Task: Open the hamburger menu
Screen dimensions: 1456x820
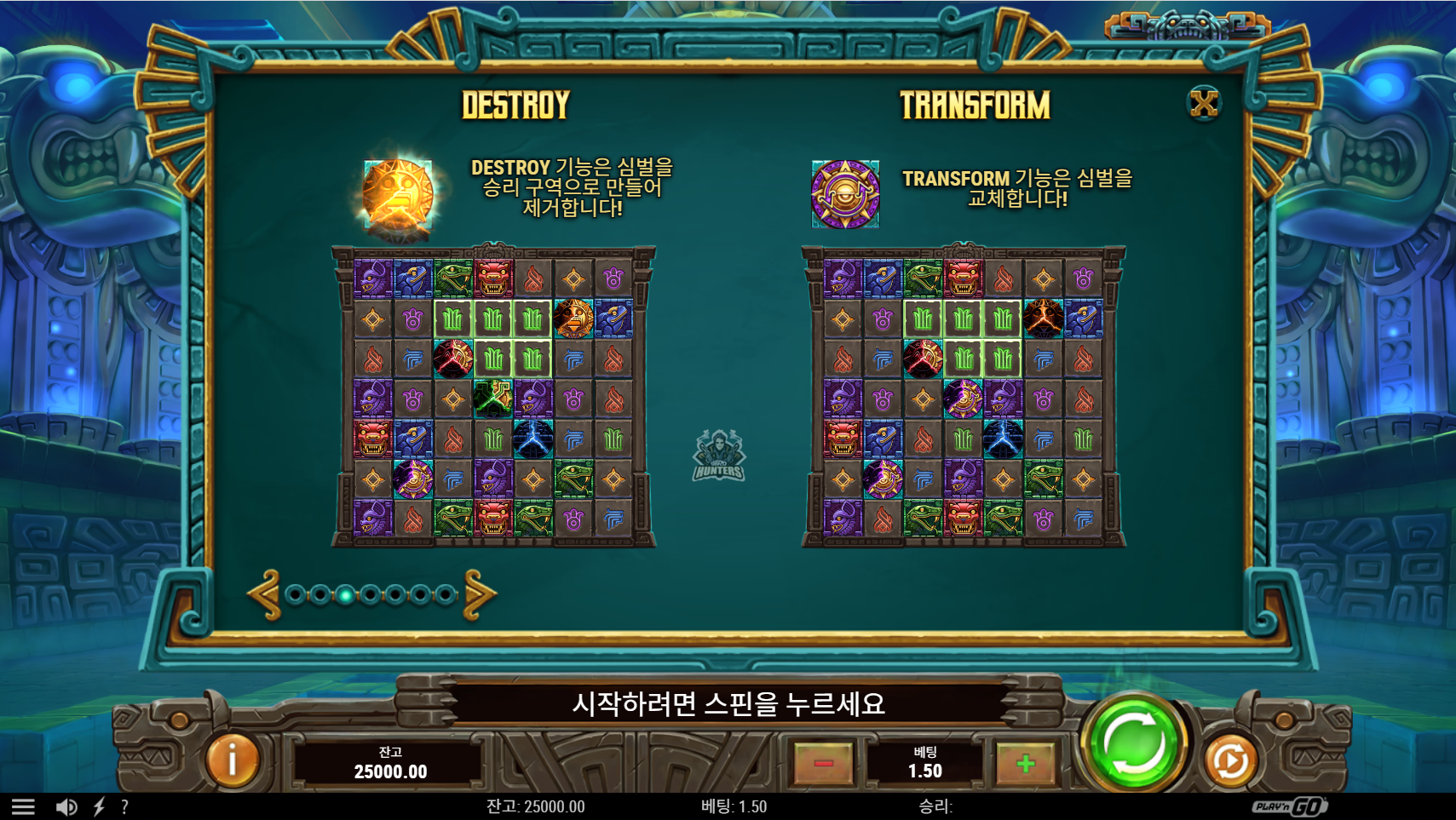Action: coord(23,806)
